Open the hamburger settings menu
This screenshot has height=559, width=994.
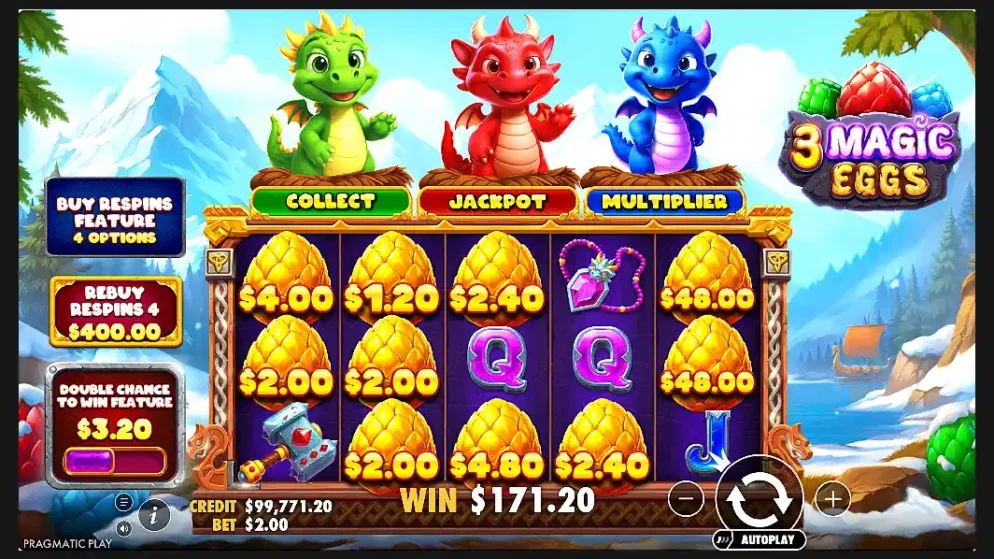(124, 502)
